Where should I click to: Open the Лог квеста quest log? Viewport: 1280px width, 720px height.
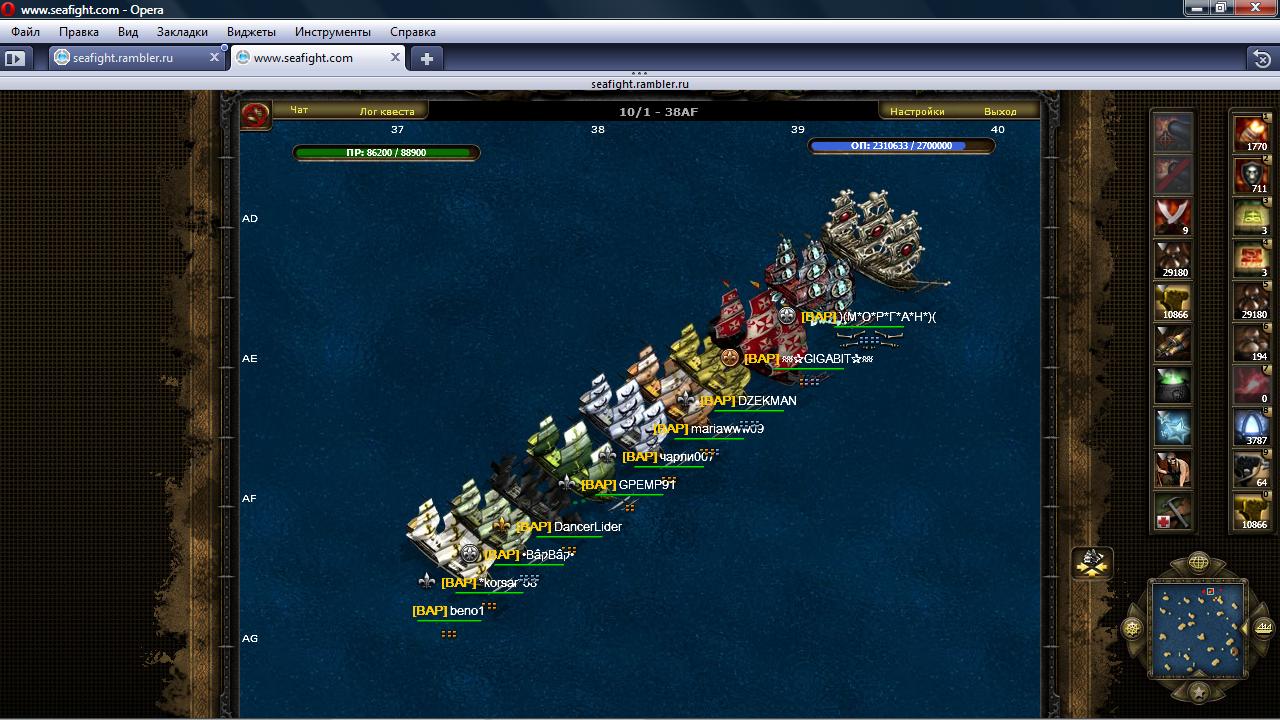pos(386,111)
